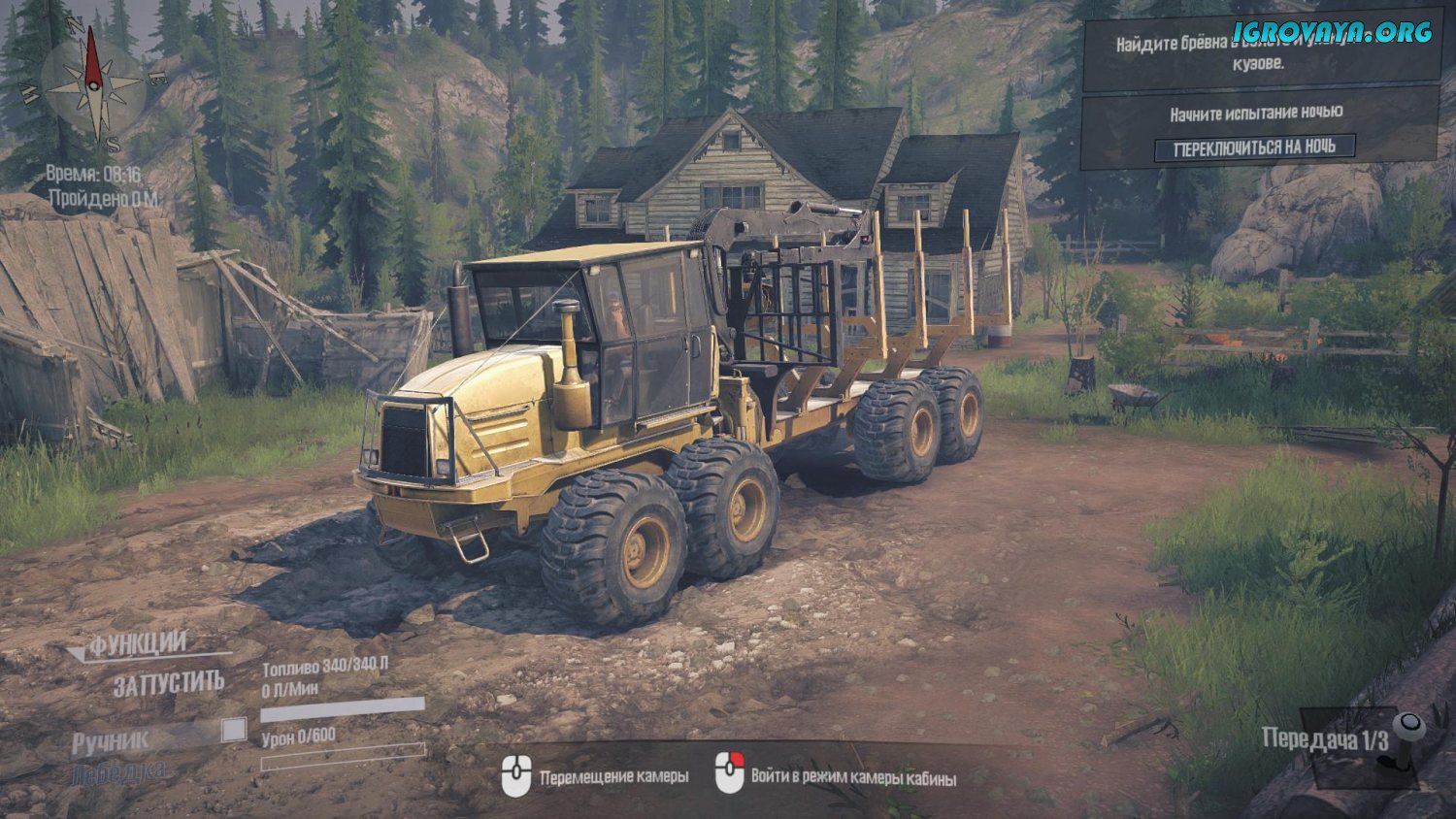The width and height of the screenshot is (1456, 819).
Task: Click the gear shifter icon
Action: point(1405,739)
